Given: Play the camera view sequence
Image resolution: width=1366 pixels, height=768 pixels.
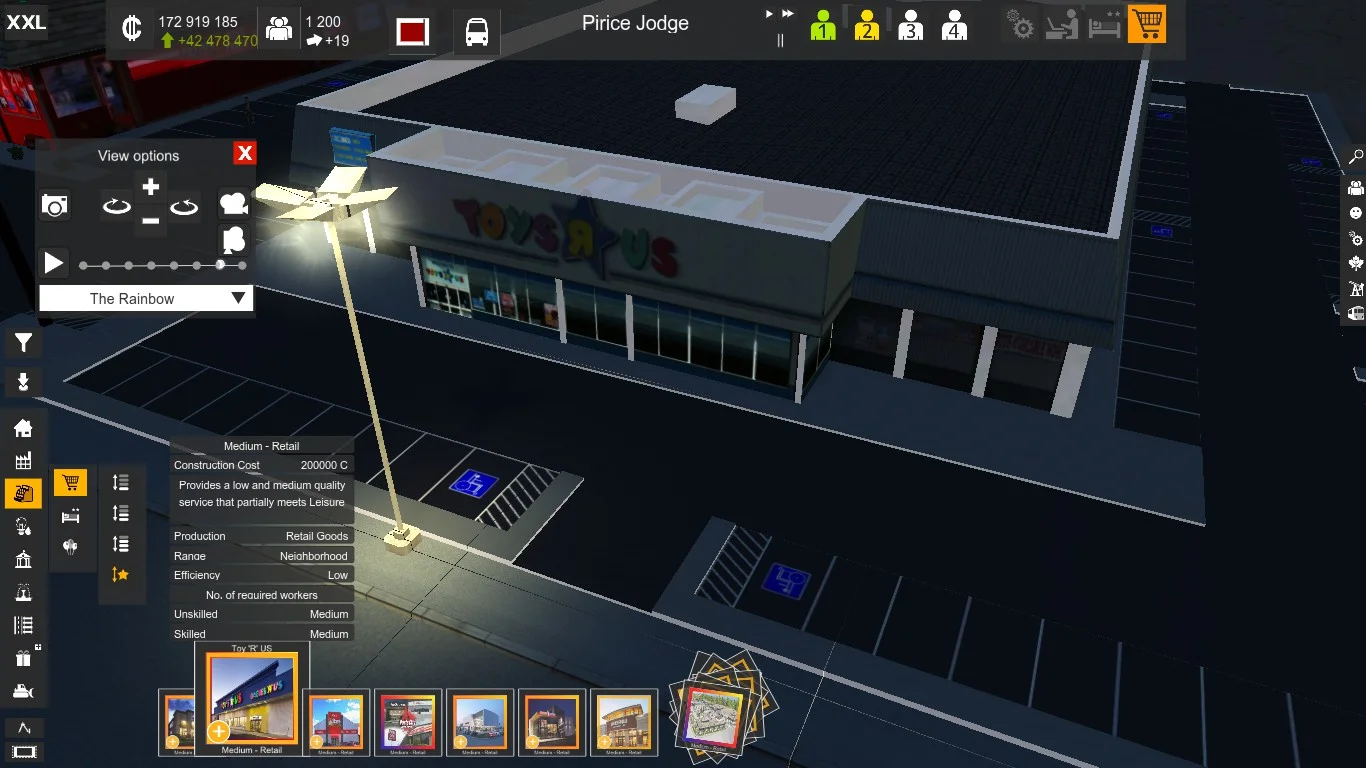Looking at the screenshot, I should [x=53, y=264].
